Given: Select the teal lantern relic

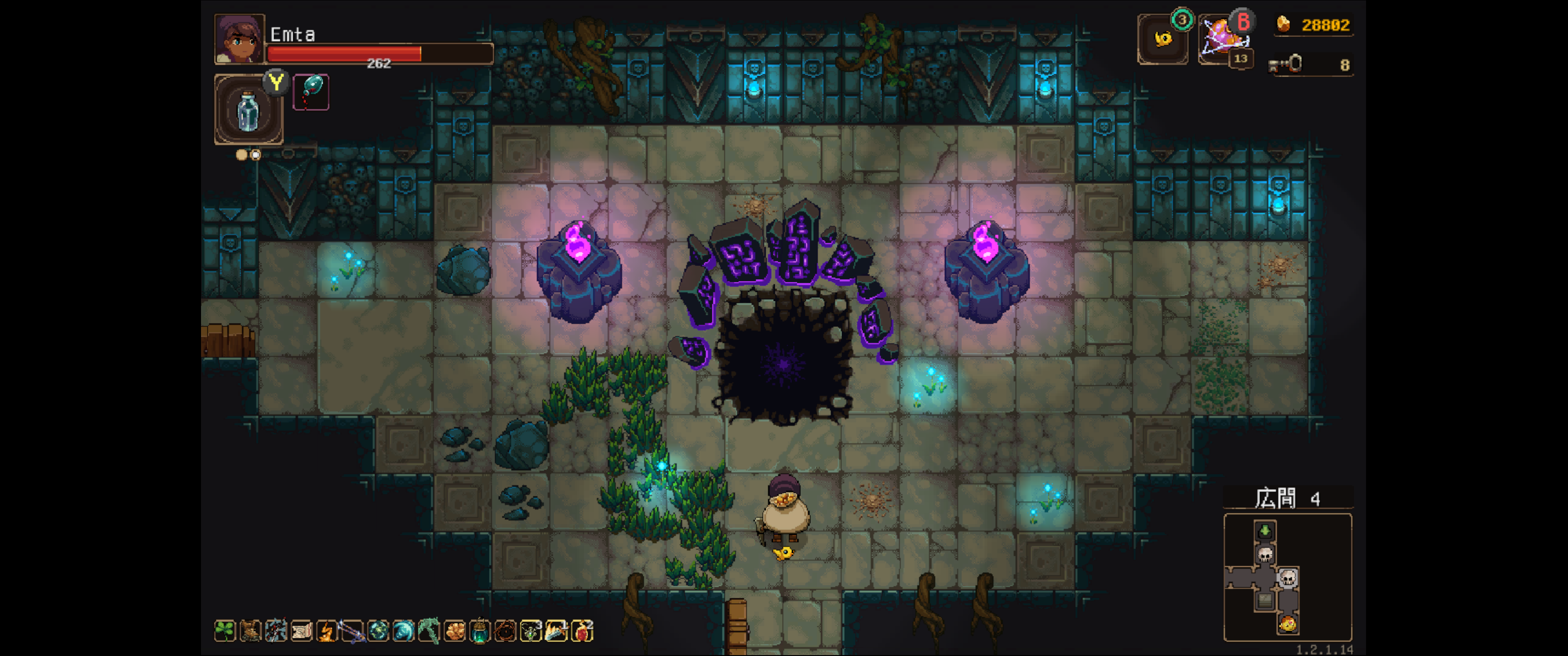Looking at the screenshot, I should 480,631.
